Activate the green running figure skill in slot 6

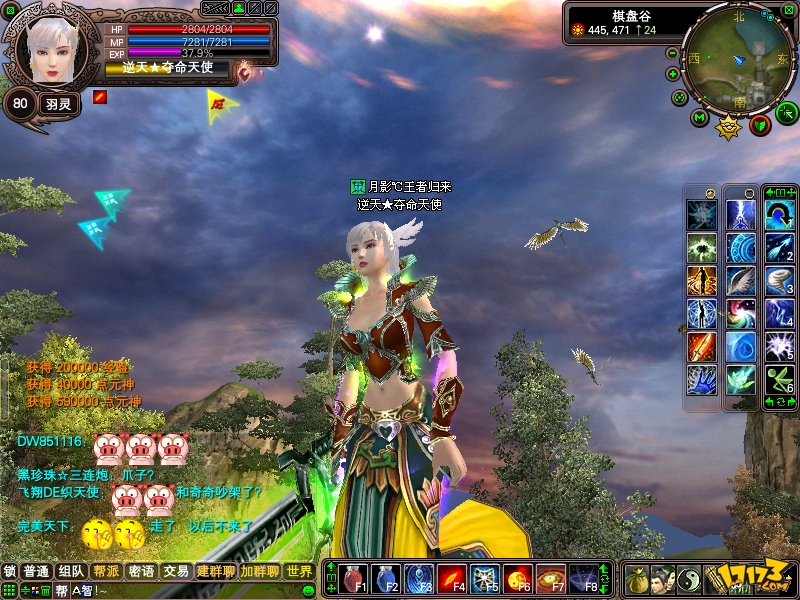[x=779, y=378]
